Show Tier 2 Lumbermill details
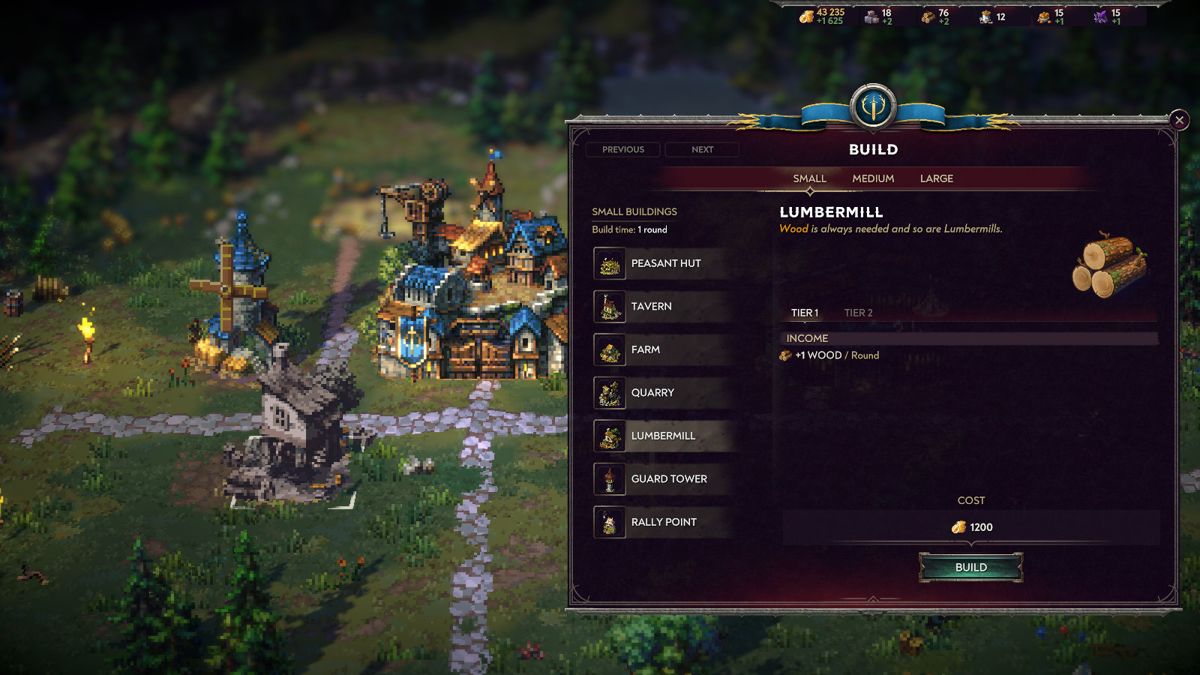The height and width of the screenshot is (675, 1200). 858,313
